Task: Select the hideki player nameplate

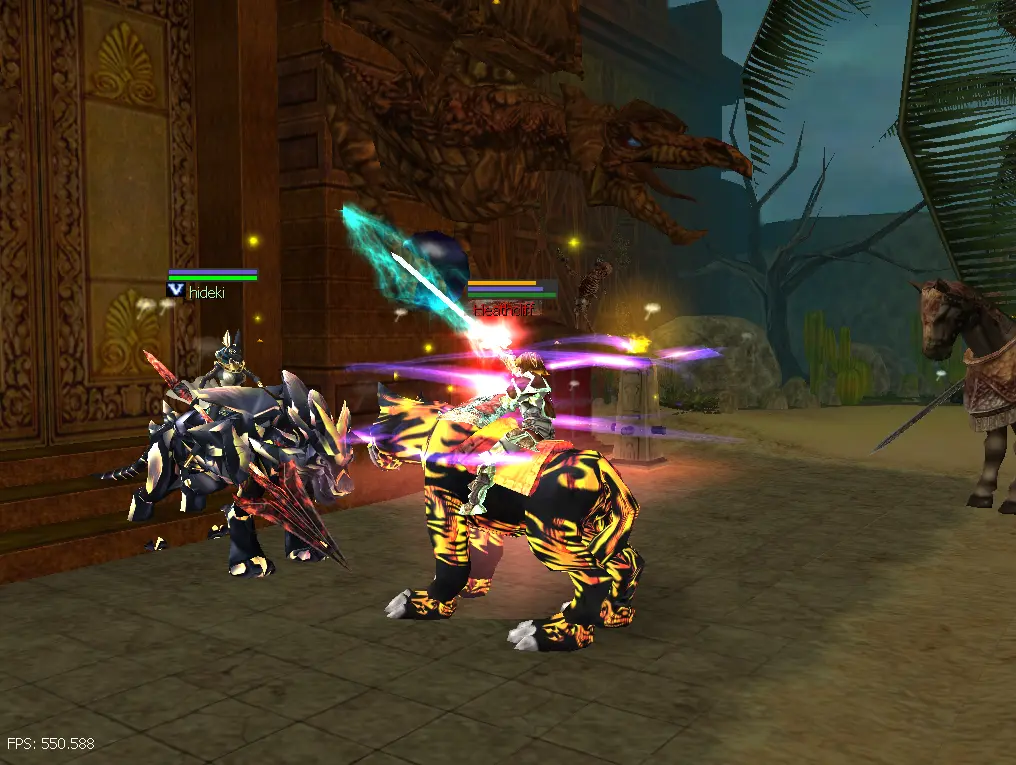Action: 207,292
